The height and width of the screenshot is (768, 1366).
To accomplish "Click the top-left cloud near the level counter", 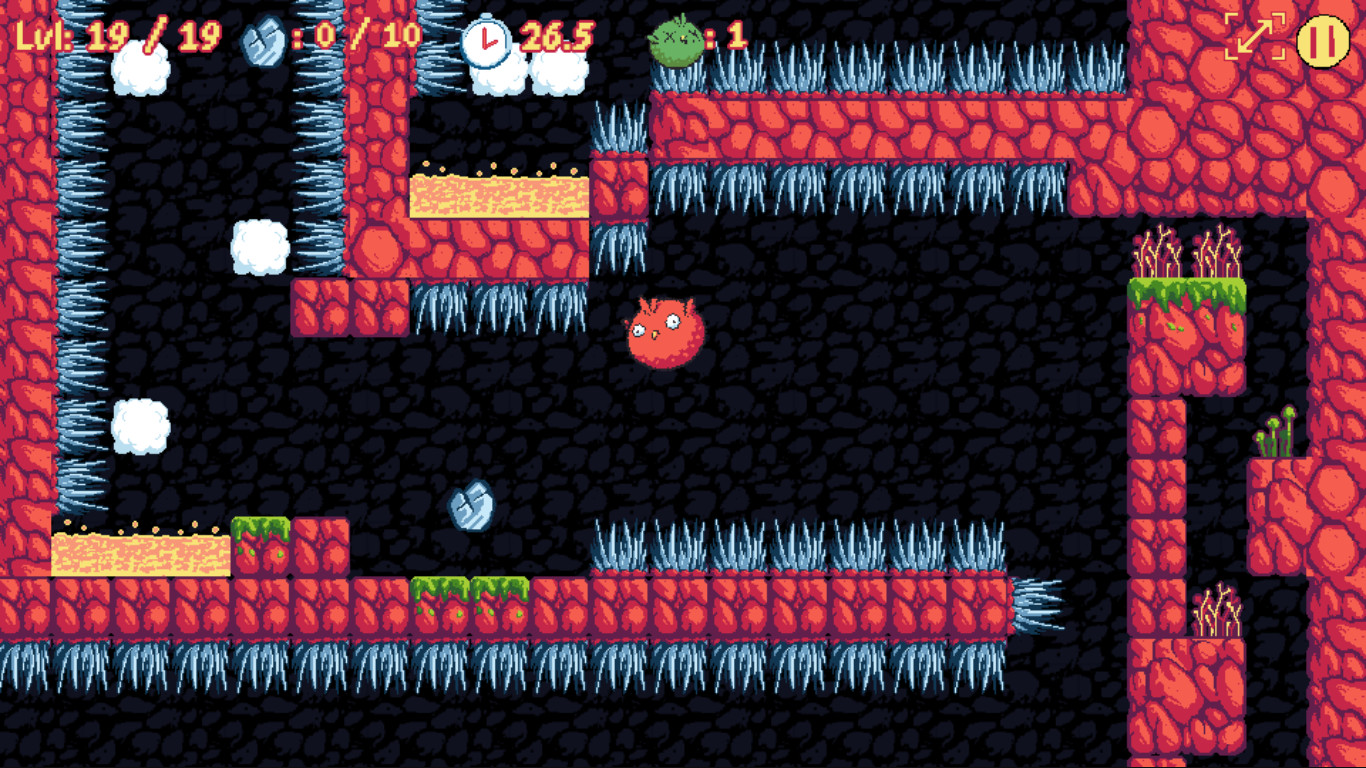I will 140,70.
